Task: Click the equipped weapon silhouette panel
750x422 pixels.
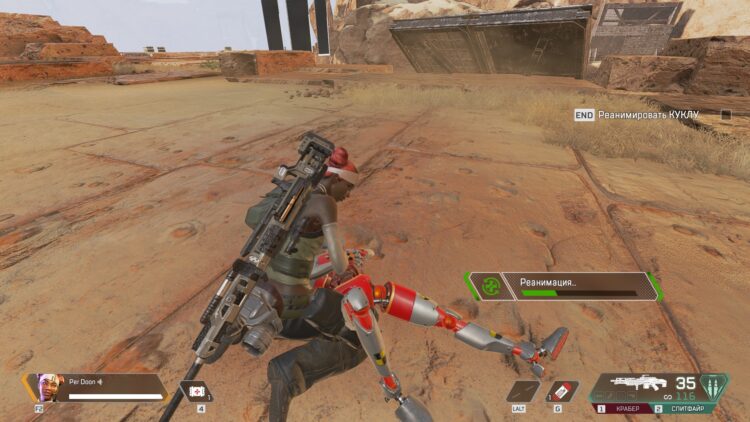Action: [x=640, y=383]
